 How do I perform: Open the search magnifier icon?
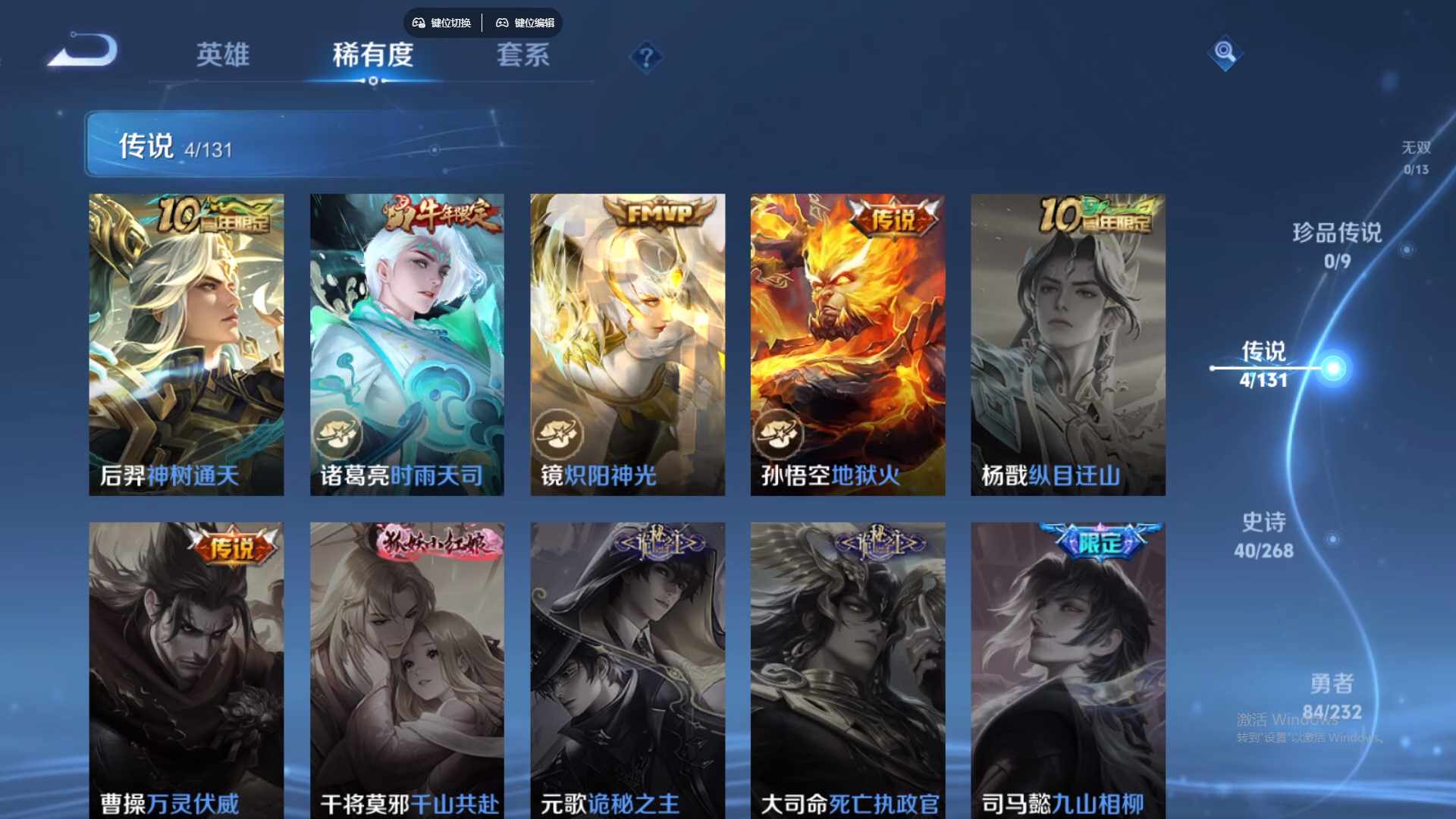[x=1226, y=55]
